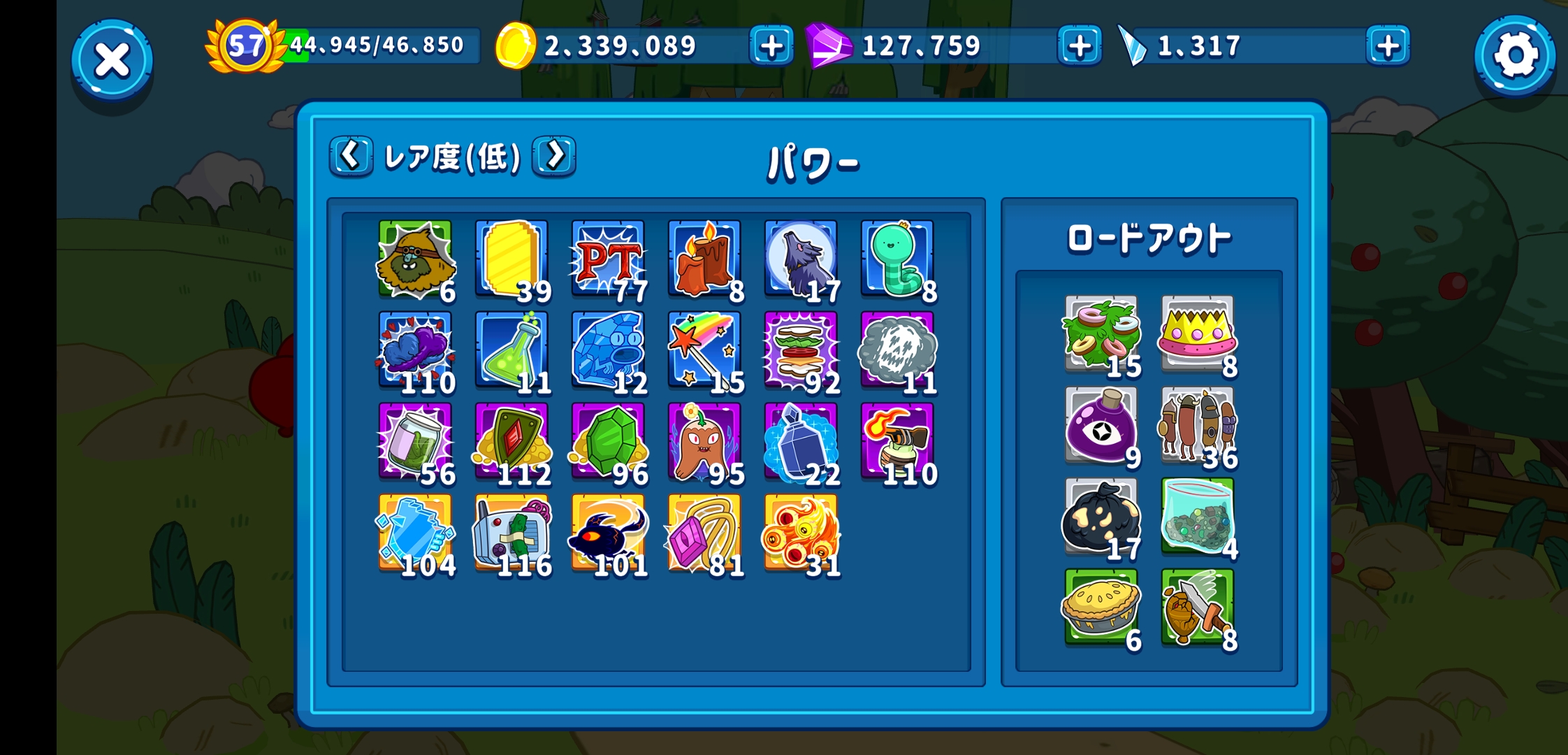Select the emerald gem power
Screen dimensions: 1568x755
point(607,444)
